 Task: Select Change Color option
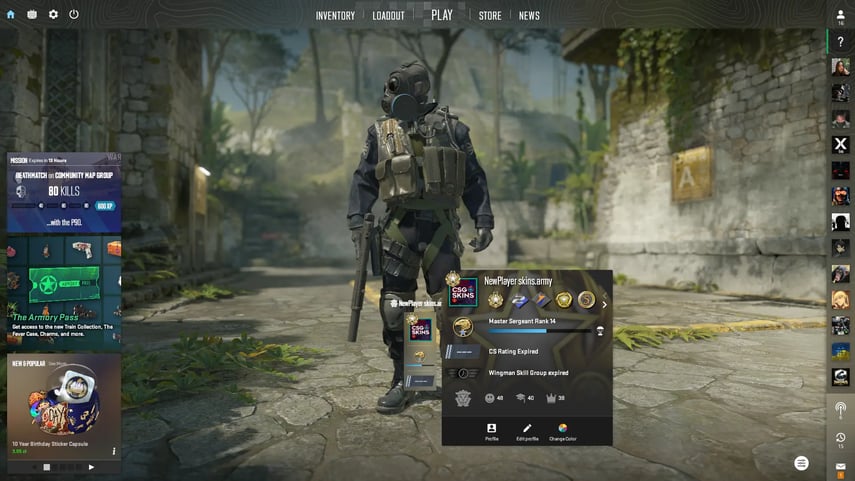coord(563,431)
